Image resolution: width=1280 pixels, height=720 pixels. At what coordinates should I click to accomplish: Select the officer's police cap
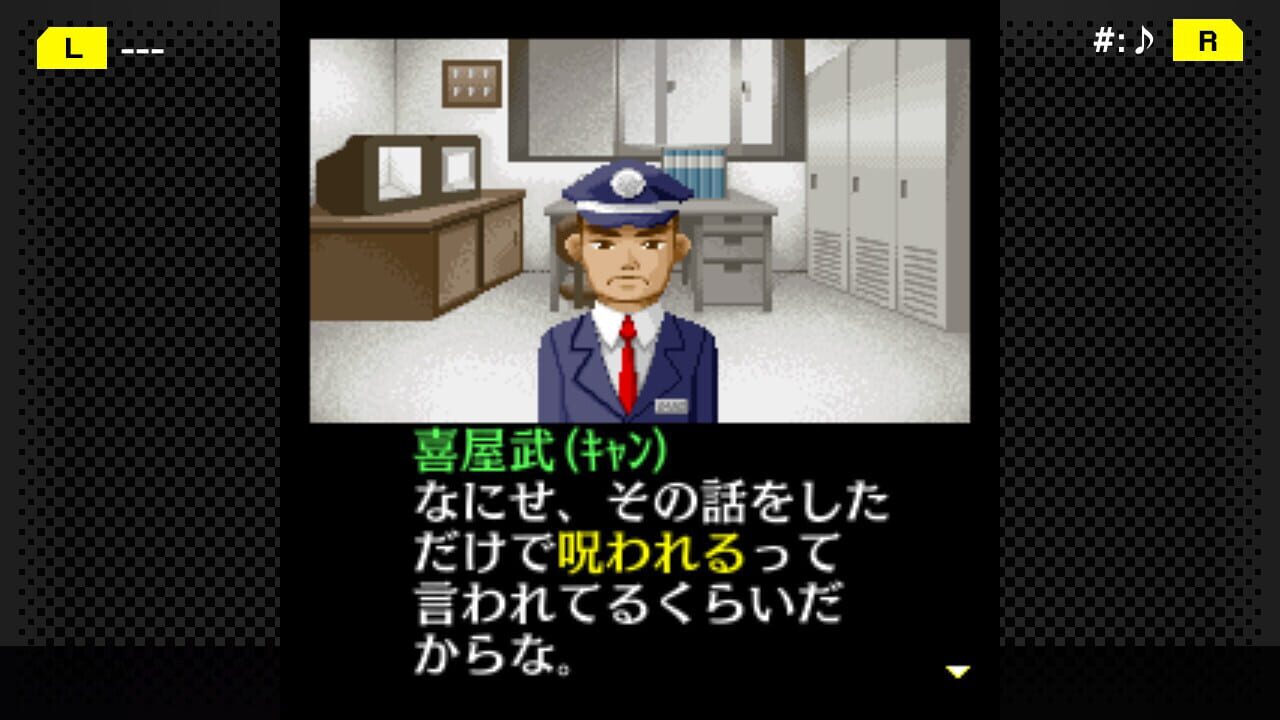click(622, 188)
